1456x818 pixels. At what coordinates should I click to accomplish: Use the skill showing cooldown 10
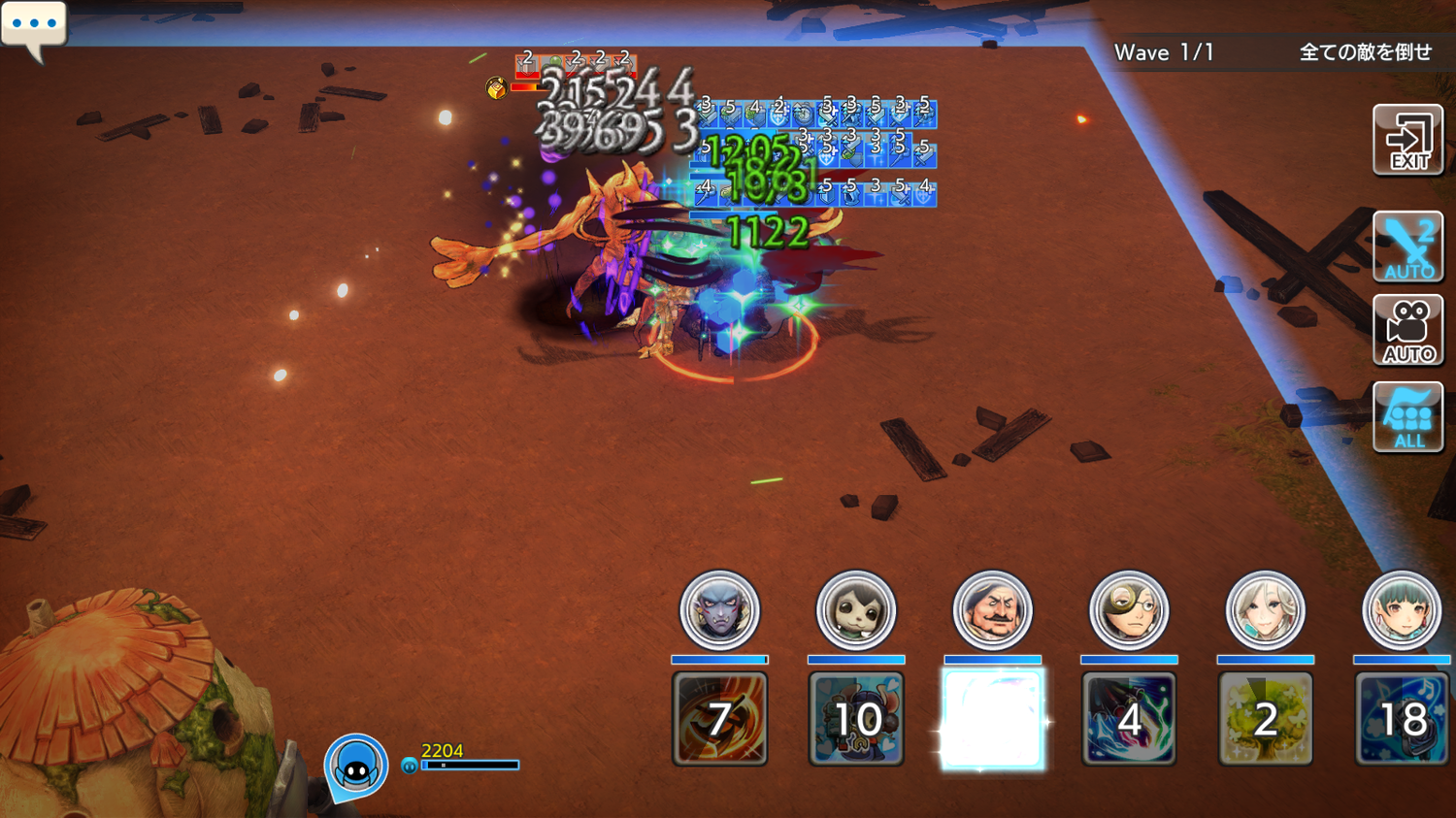855,719
